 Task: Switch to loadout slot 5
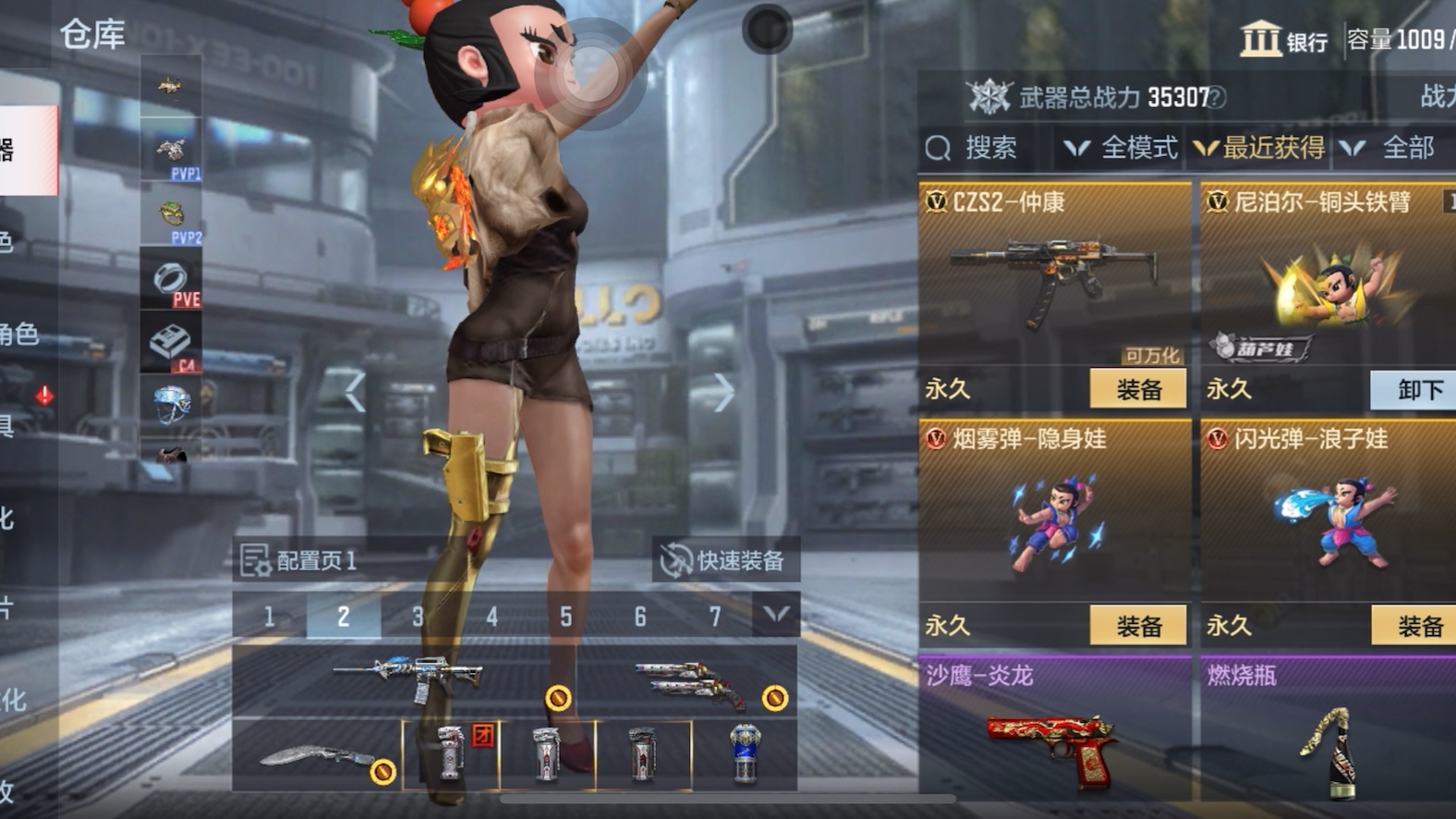565,617
